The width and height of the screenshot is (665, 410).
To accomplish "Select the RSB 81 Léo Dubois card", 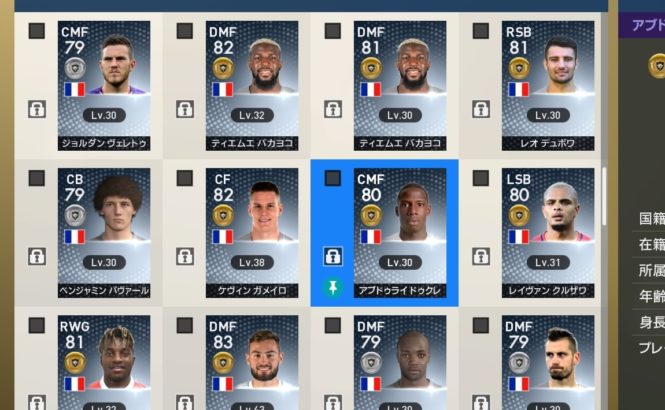I will pos(548,85).
